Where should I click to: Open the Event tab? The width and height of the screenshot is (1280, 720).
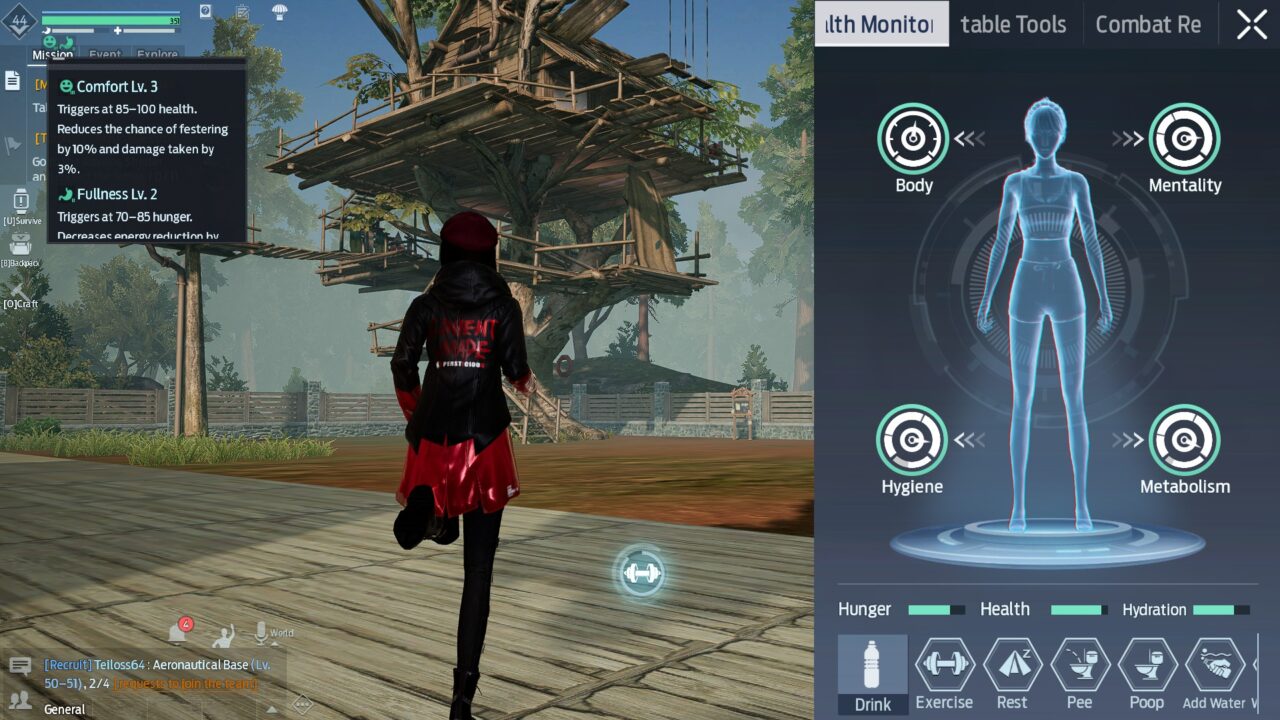pos(104,55)
